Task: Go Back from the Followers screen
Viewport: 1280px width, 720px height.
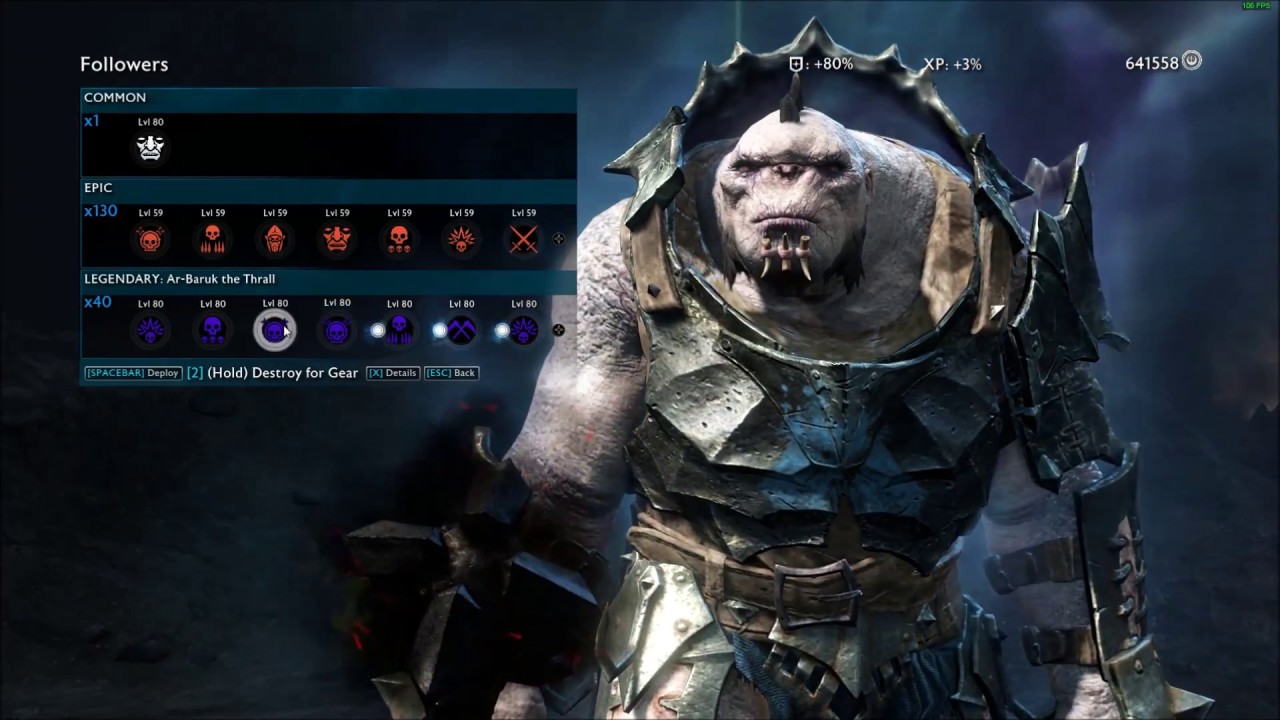Action: [451, 373]
